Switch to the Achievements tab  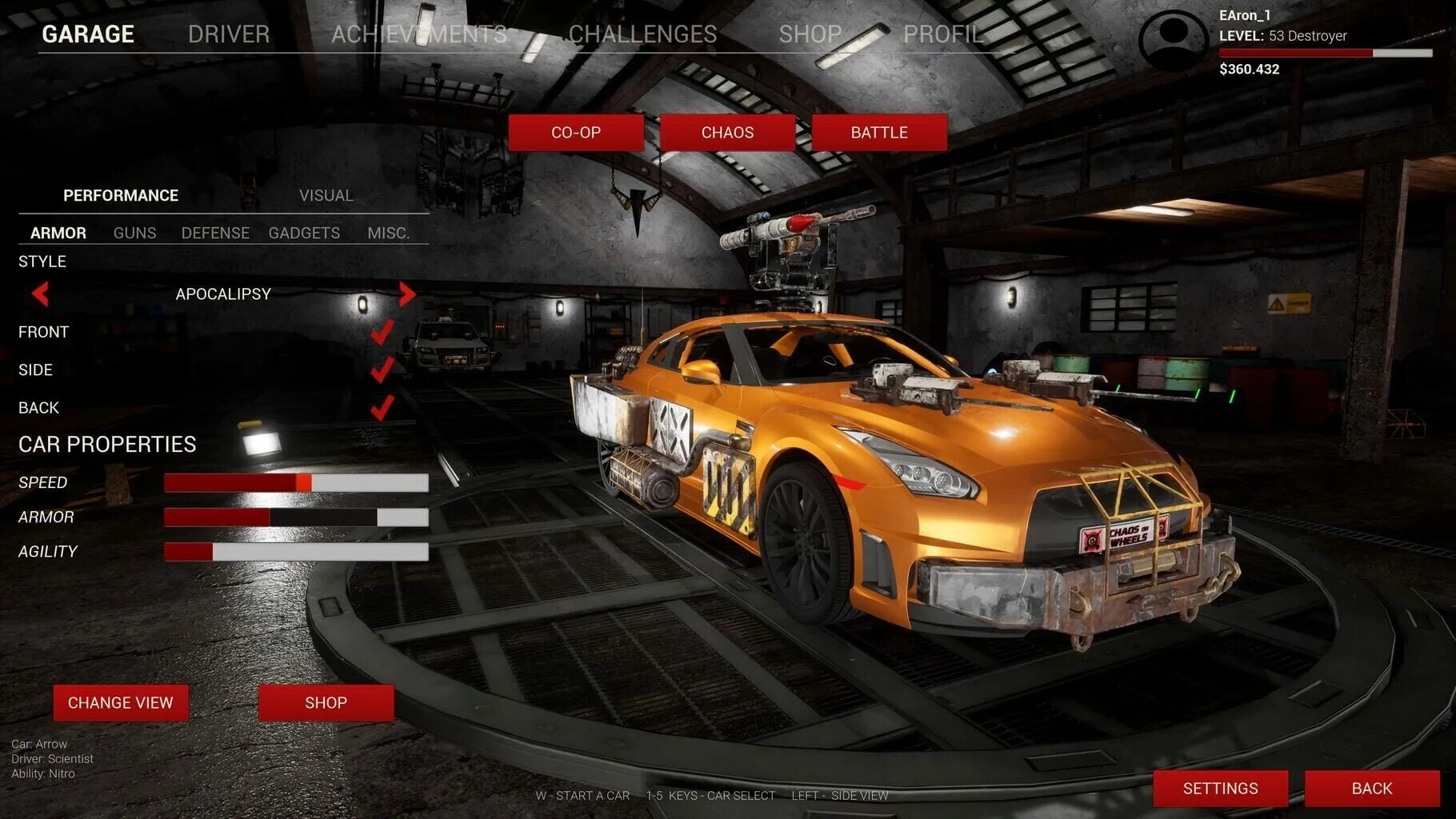419,34
